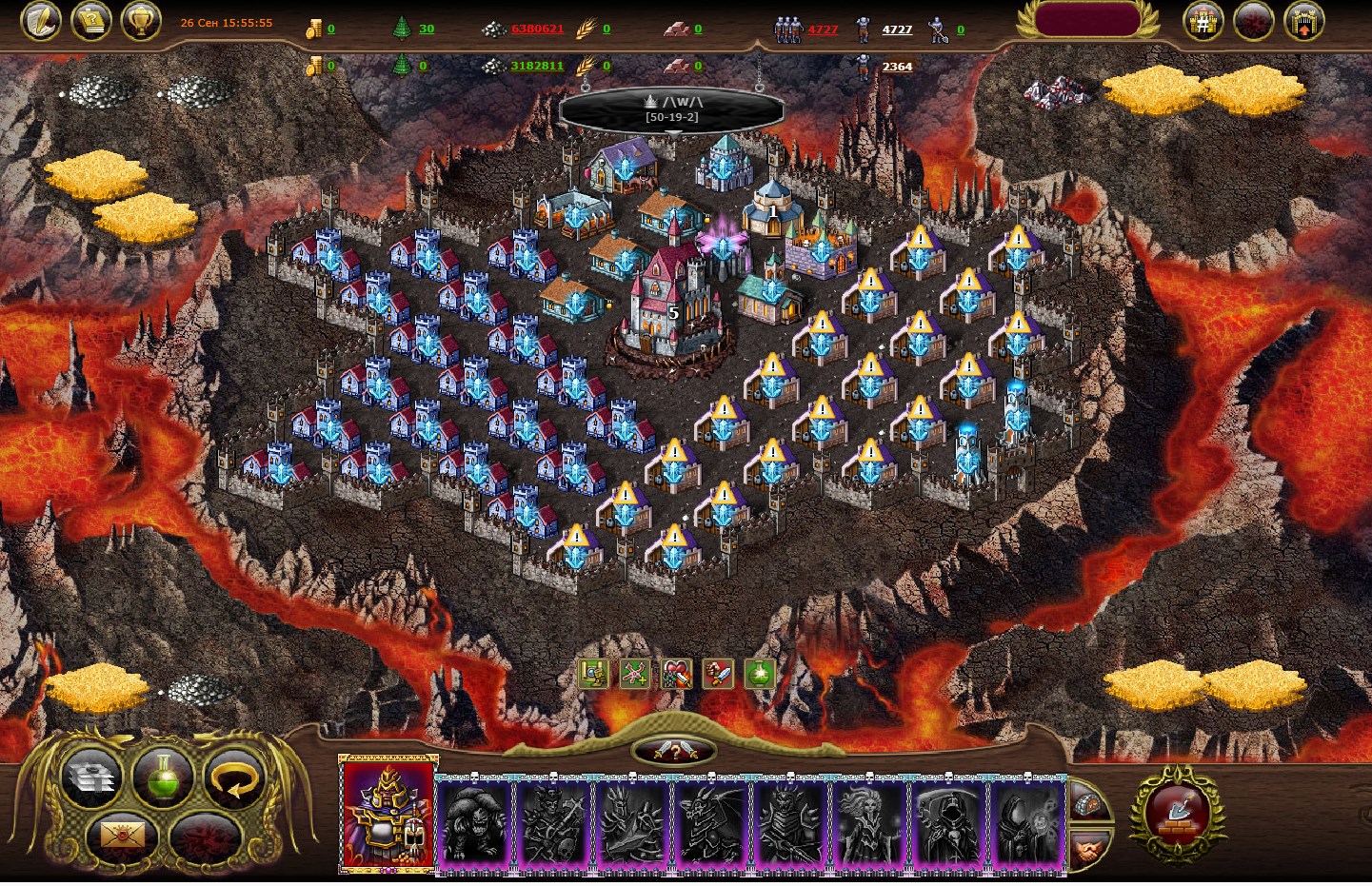Select the hooded reaper unit card

tap(949, 821)
